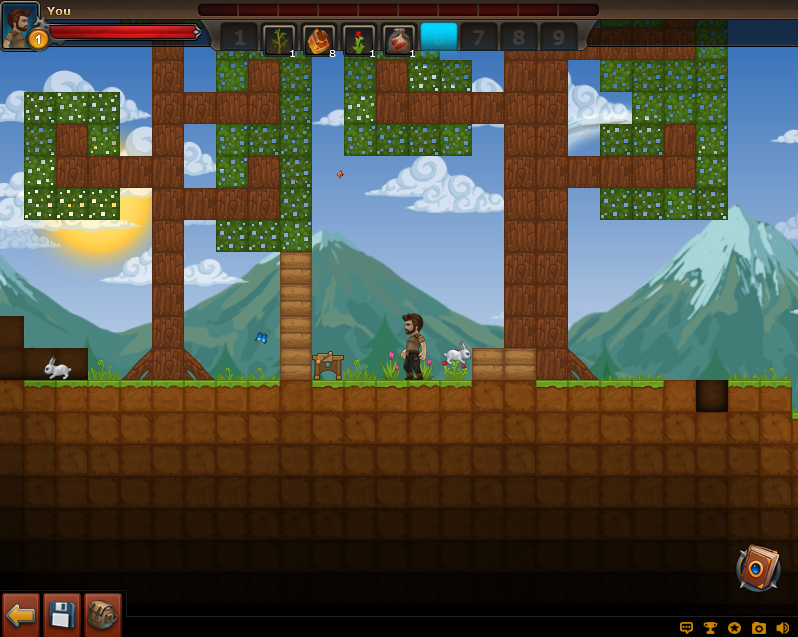798x637 pixels.
Task: Show achievements via the trophy icon
Action: pos(711,628)
